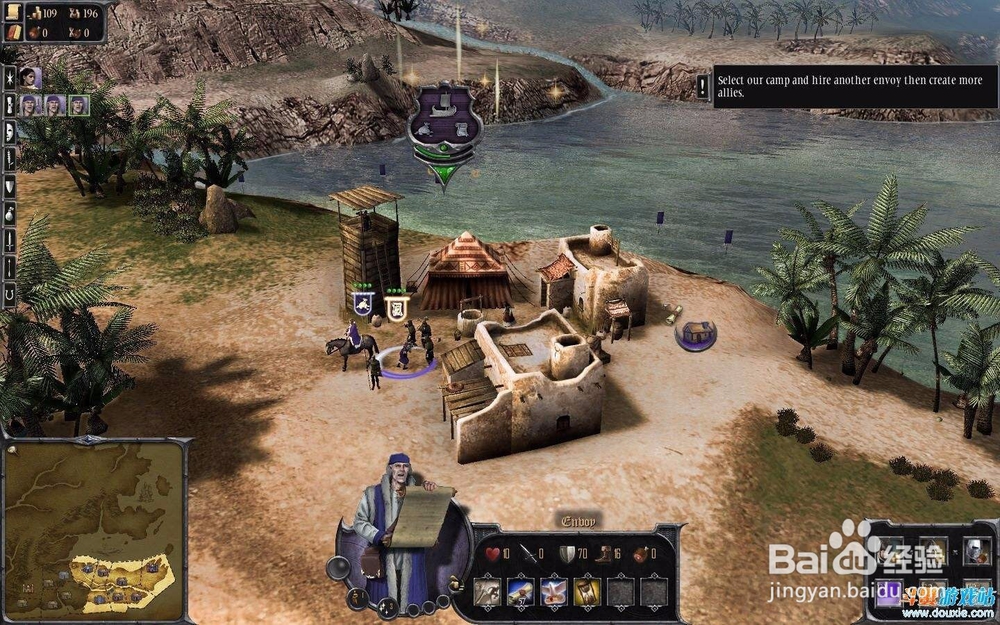Viewport: 1000px width, 625px height.
Task: Click the objective exclamation mark icon
Action: 703,87
